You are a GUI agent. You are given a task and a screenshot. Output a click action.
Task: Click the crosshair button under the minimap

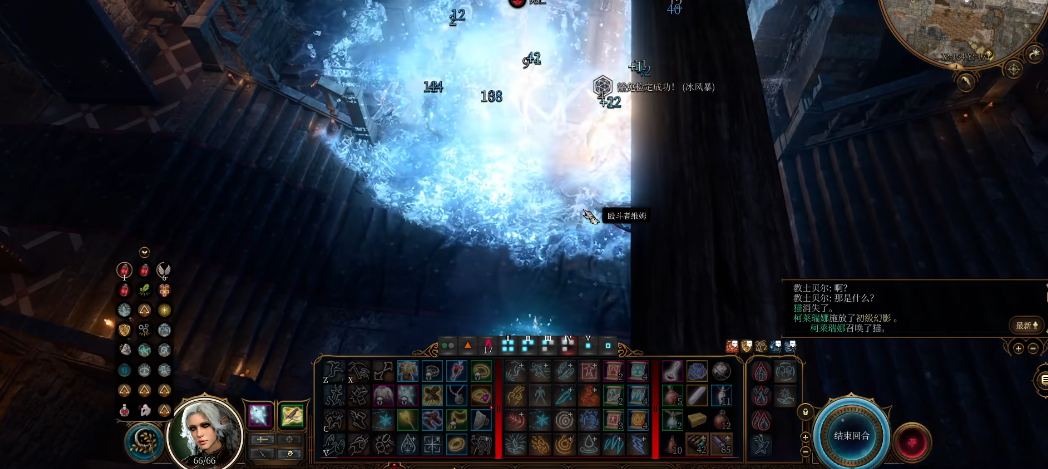click(x=1013, y=69)
